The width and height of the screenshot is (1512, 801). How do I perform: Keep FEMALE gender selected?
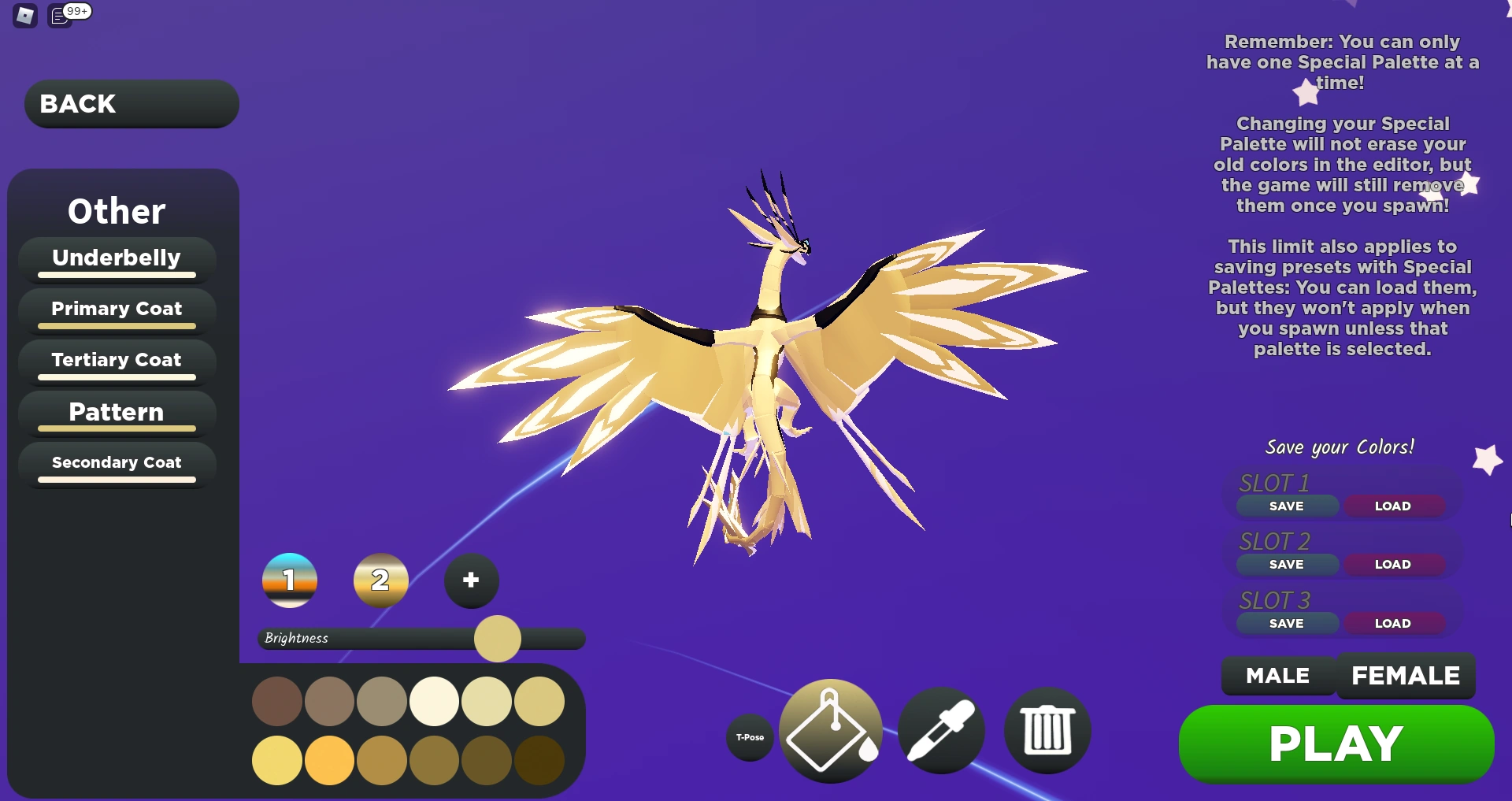(1406, 675)
